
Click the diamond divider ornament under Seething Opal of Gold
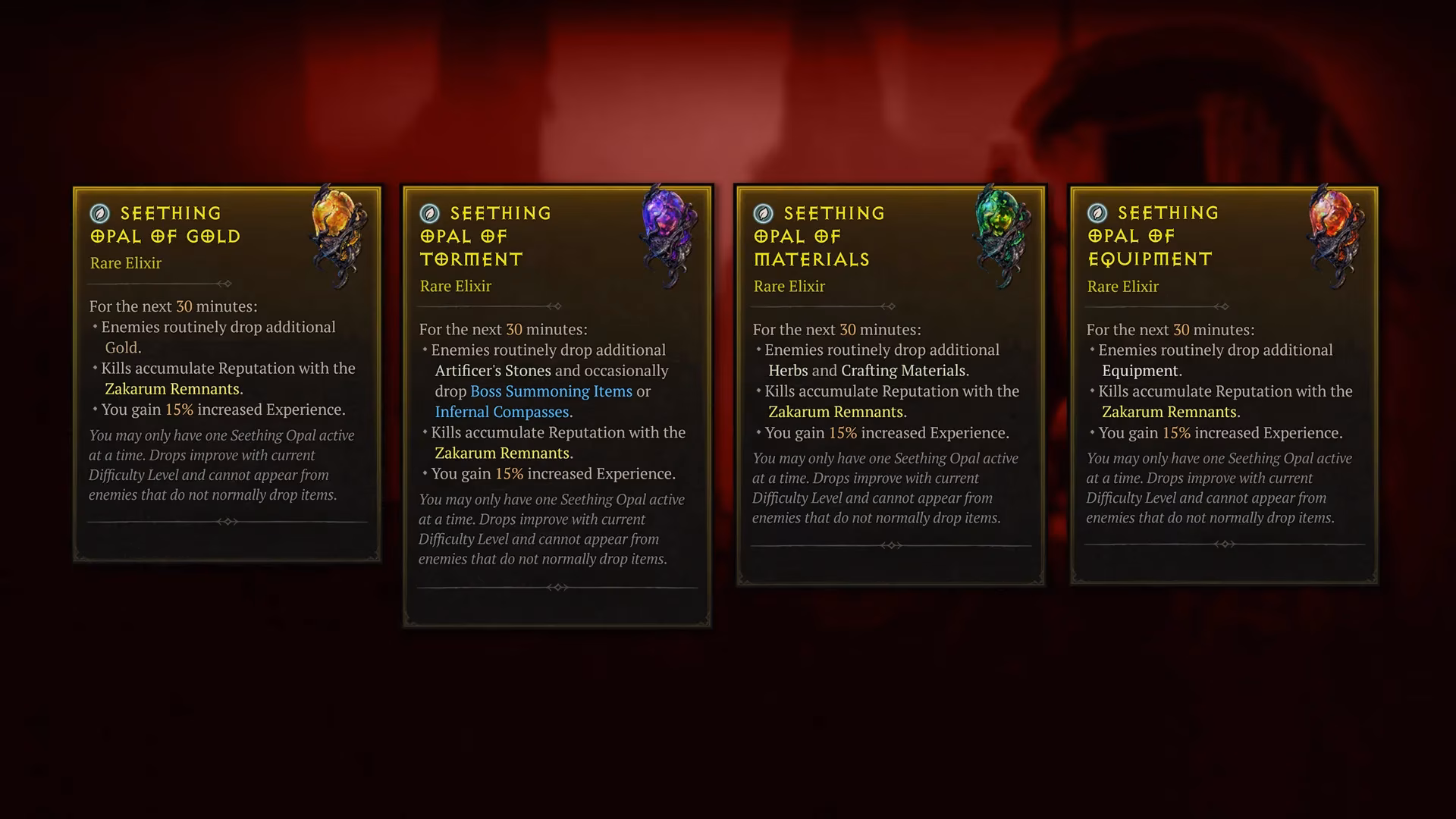tap(225, 284)
